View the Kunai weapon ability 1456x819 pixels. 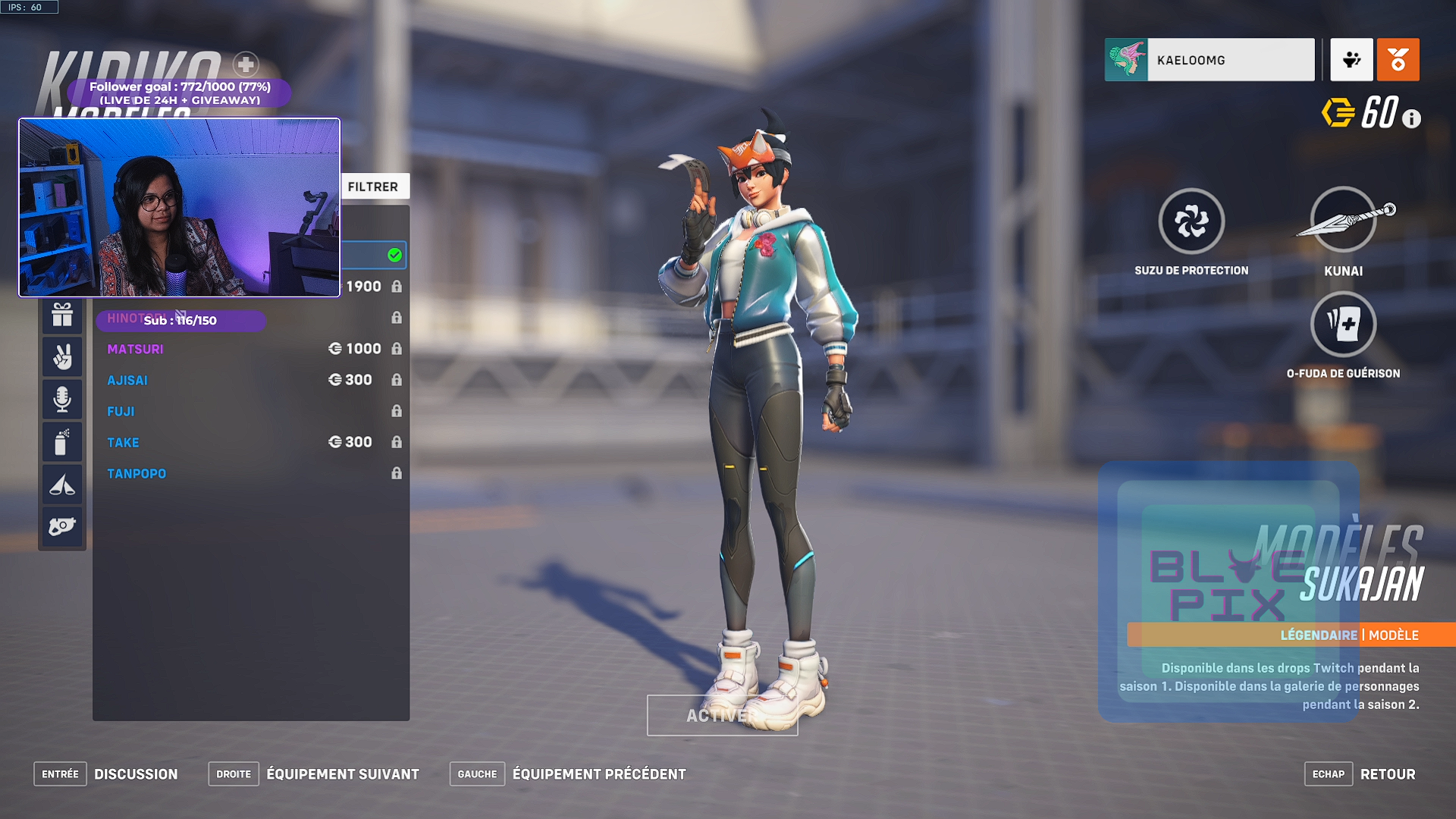click(1343, 221)
